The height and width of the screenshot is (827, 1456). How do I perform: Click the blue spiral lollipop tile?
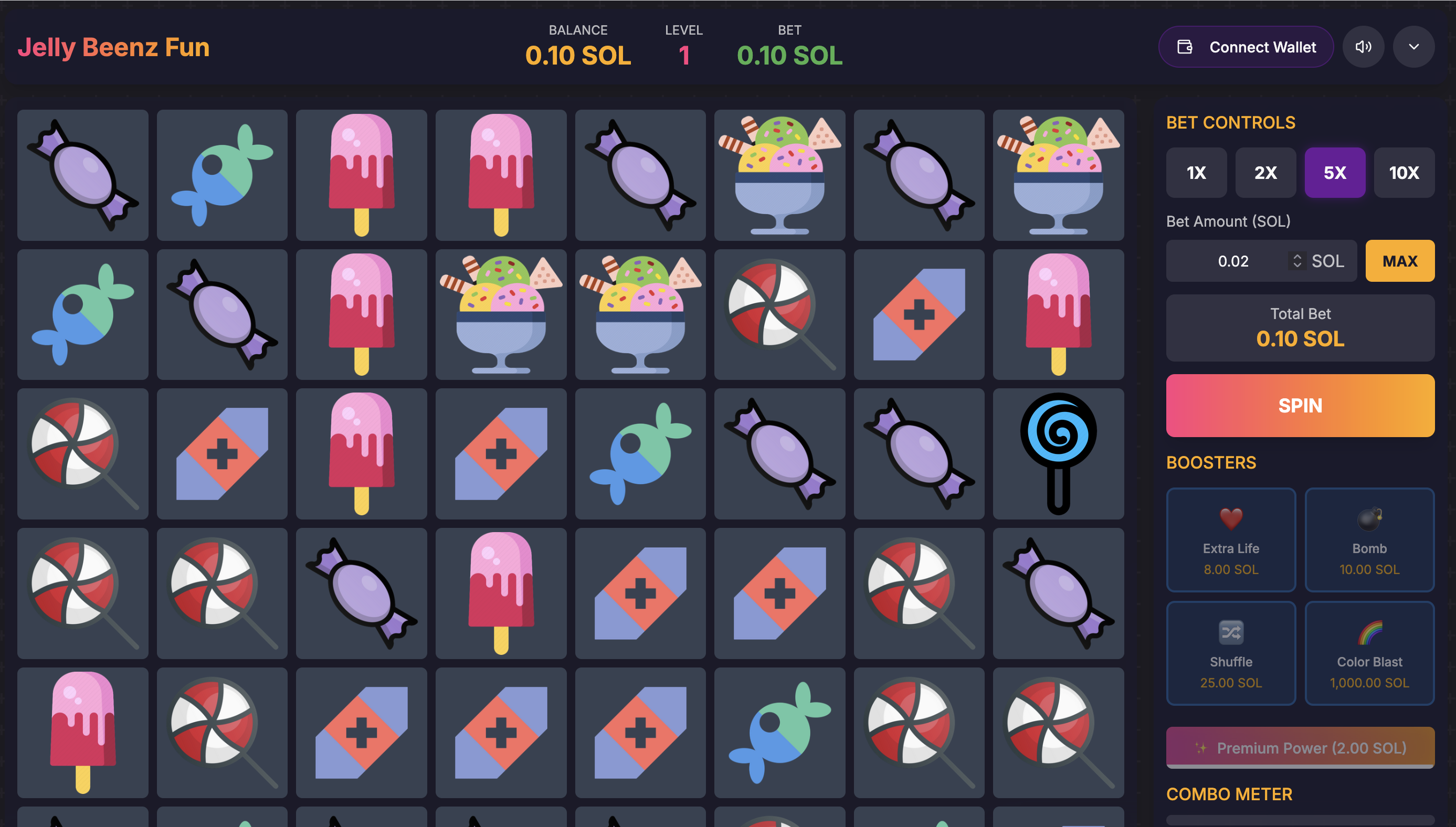pyautogui.click(x=1058, y=454)
